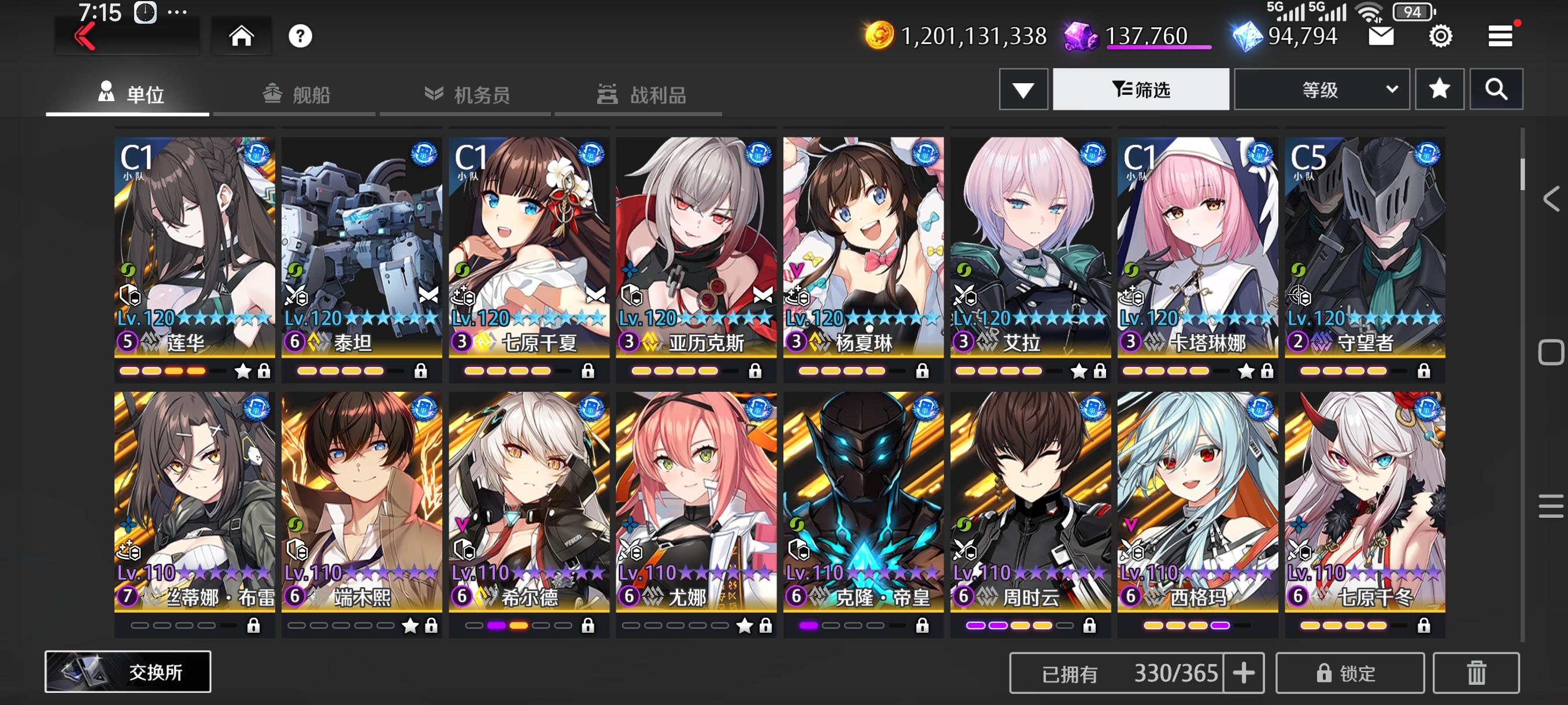Open the 交换所 exchange shop

128,671
